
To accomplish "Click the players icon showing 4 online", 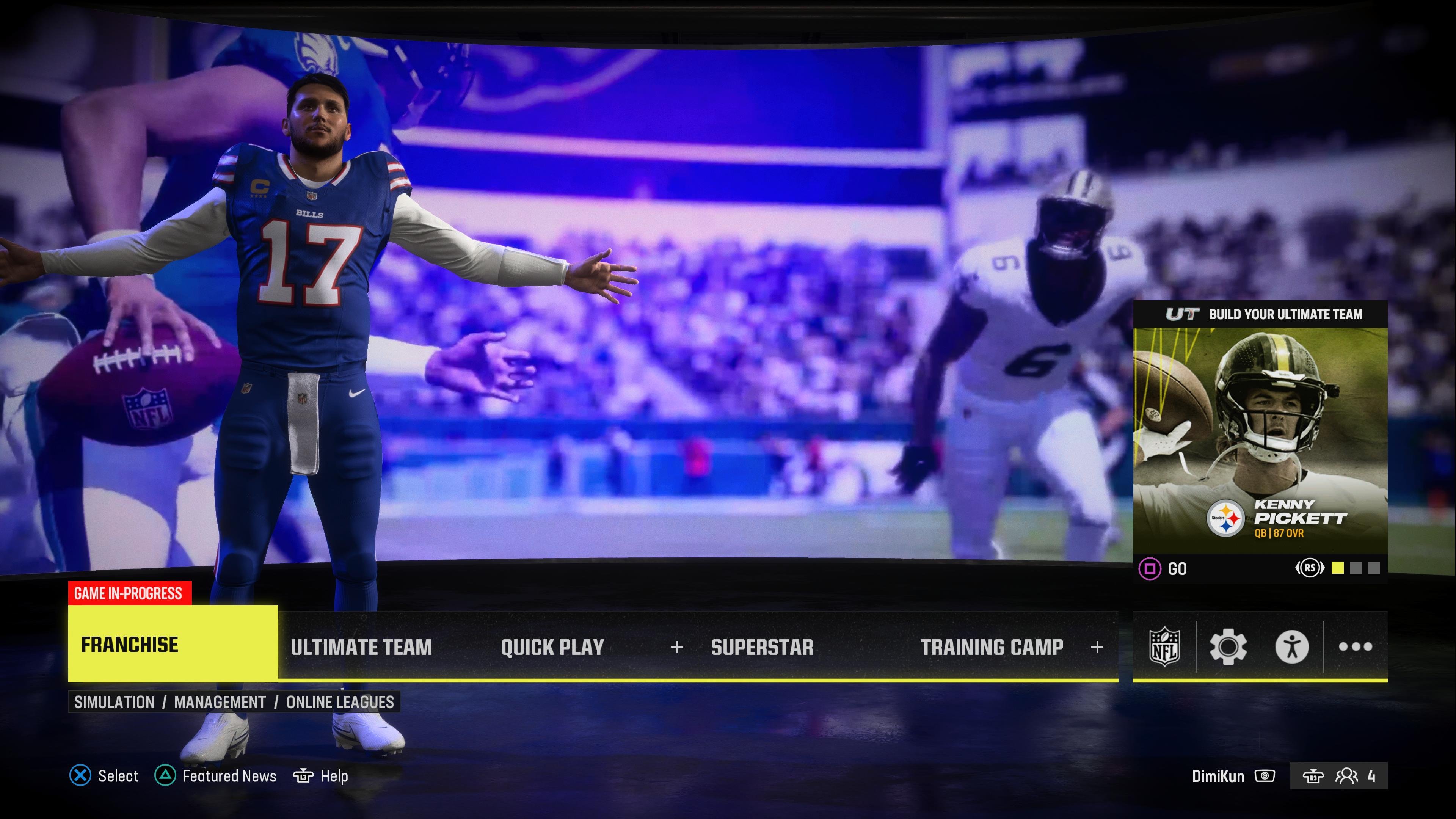I will pos(1349,776).
